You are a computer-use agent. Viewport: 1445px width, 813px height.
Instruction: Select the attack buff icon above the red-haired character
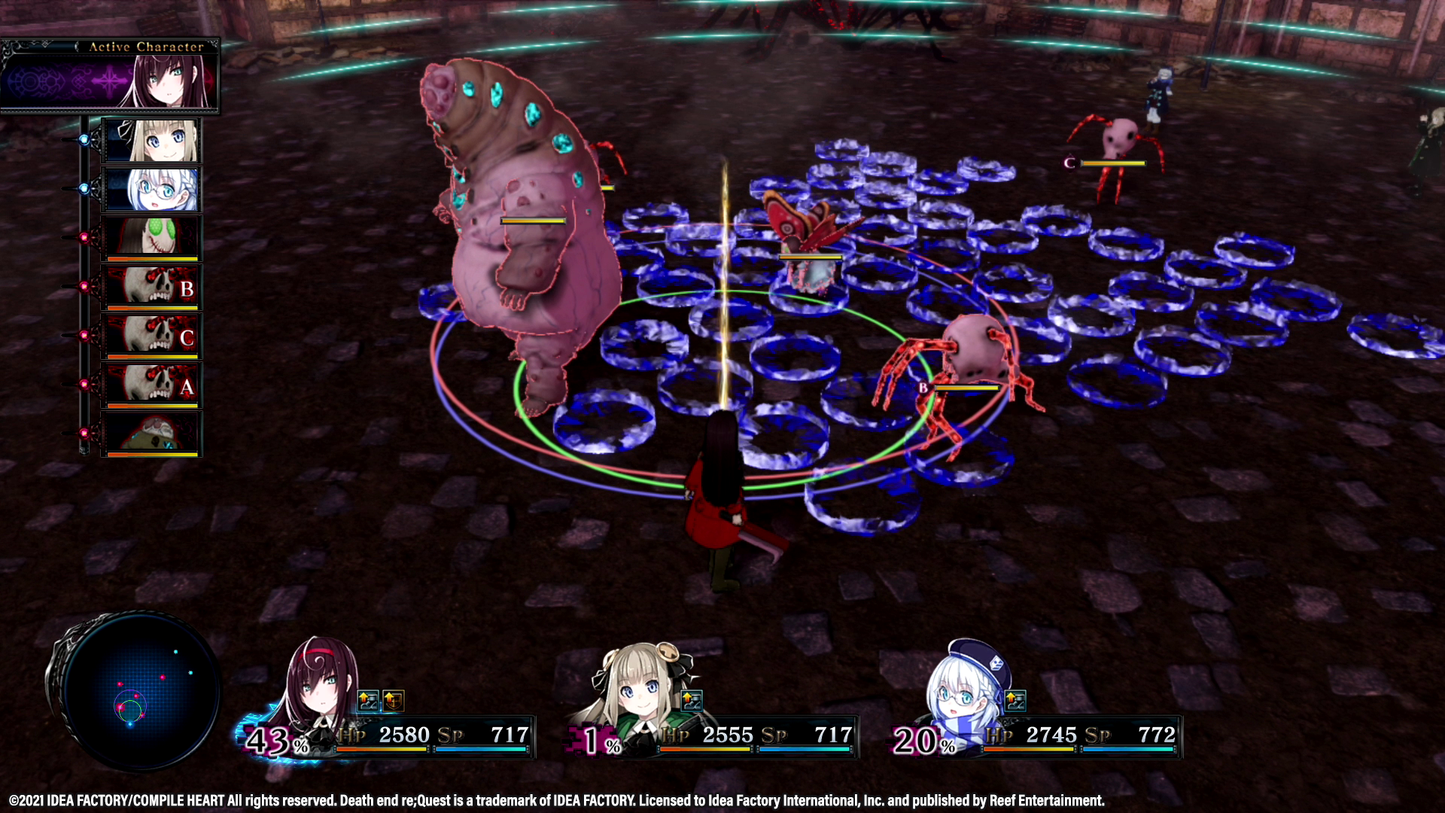[367, 699]
